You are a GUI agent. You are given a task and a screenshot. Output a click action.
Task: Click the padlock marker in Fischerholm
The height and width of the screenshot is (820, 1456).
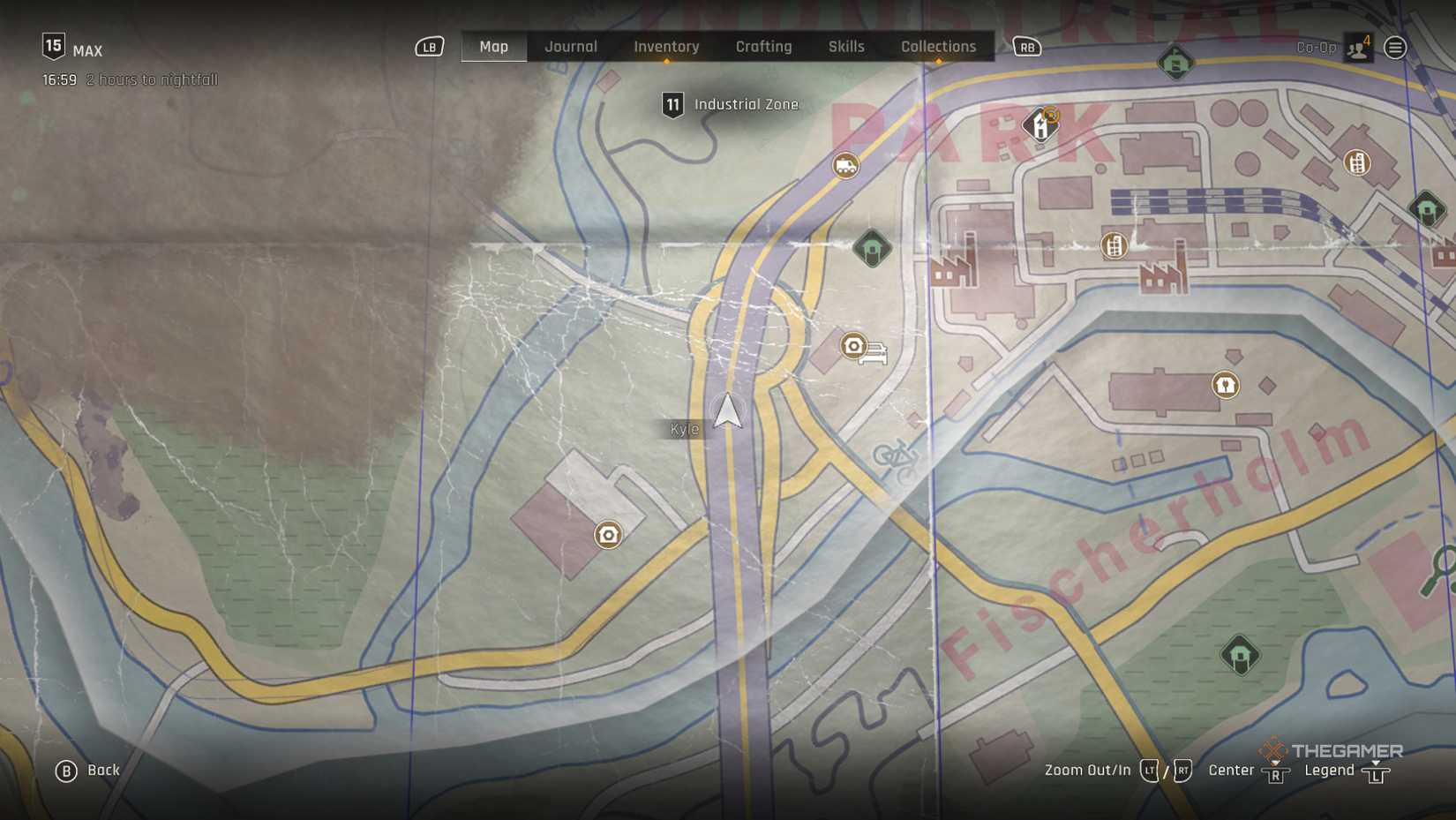tap(1225, 385)
